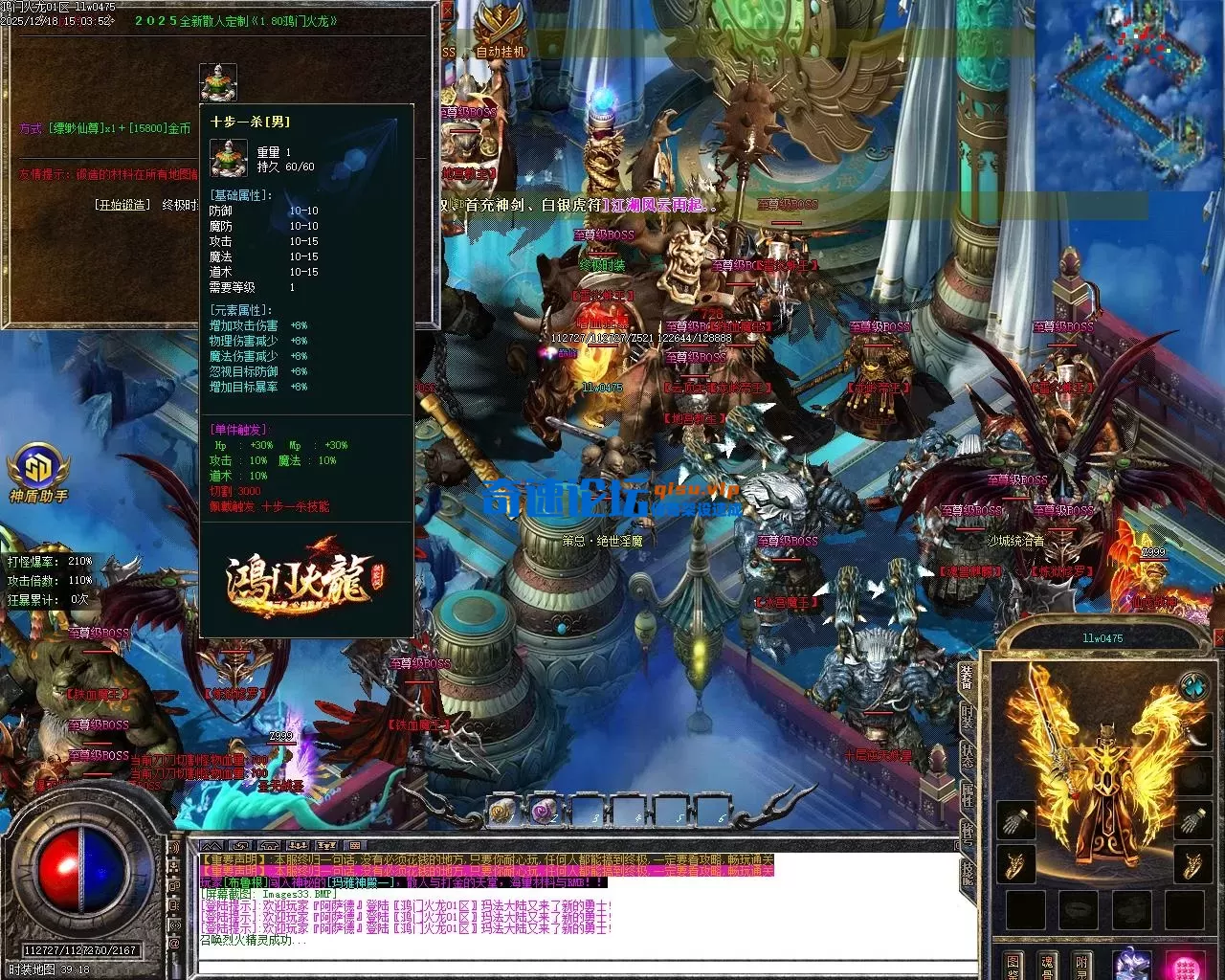This screenshot has width=1225, height=980.
Task: Use the purple scroll in hotbar slot 2
Action: pyautogui.click(x=545, y=812)
